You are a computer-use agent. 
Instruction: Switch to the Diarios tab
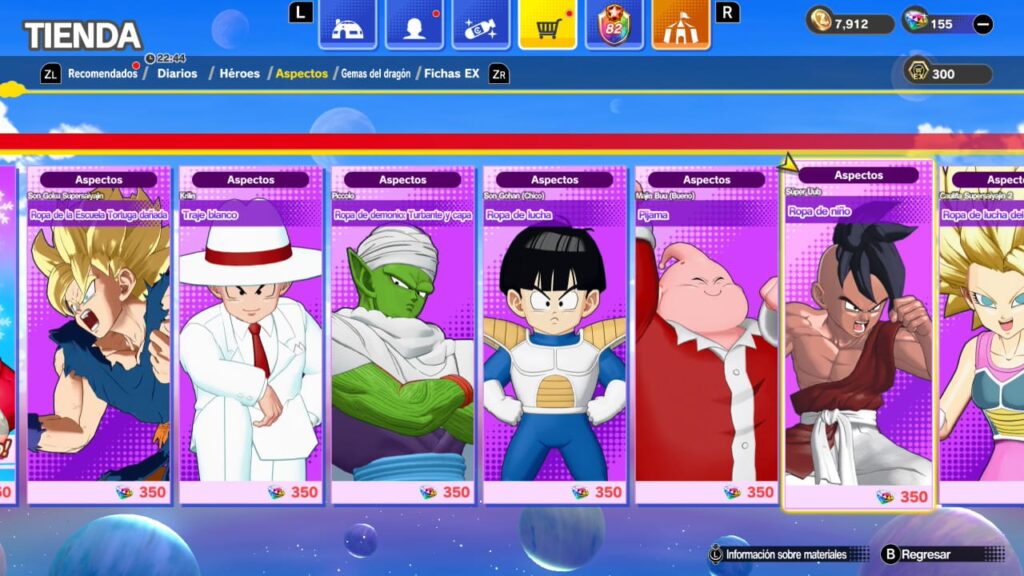[177, 74]
